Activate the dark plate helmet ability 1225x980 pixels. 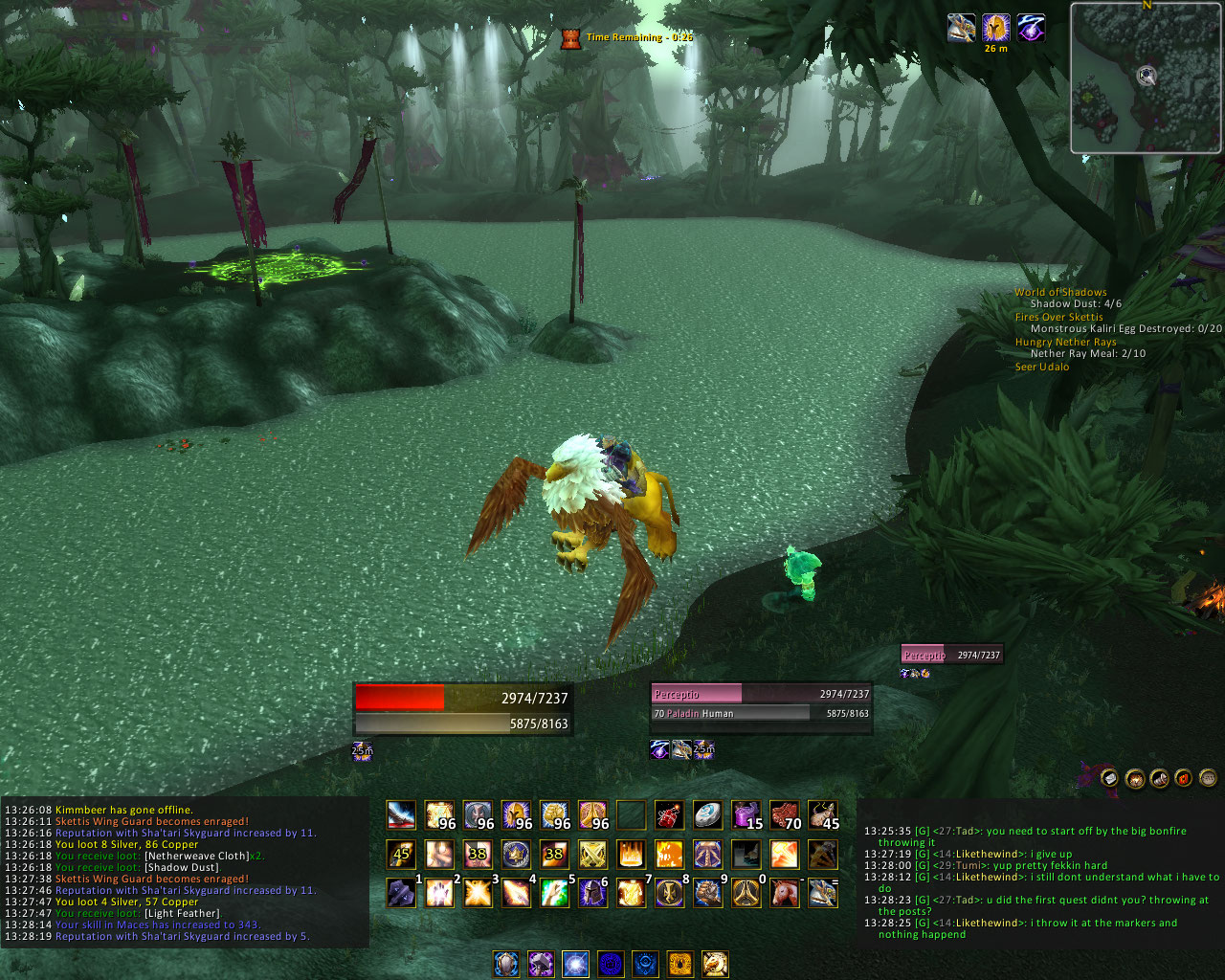(592, 893)
